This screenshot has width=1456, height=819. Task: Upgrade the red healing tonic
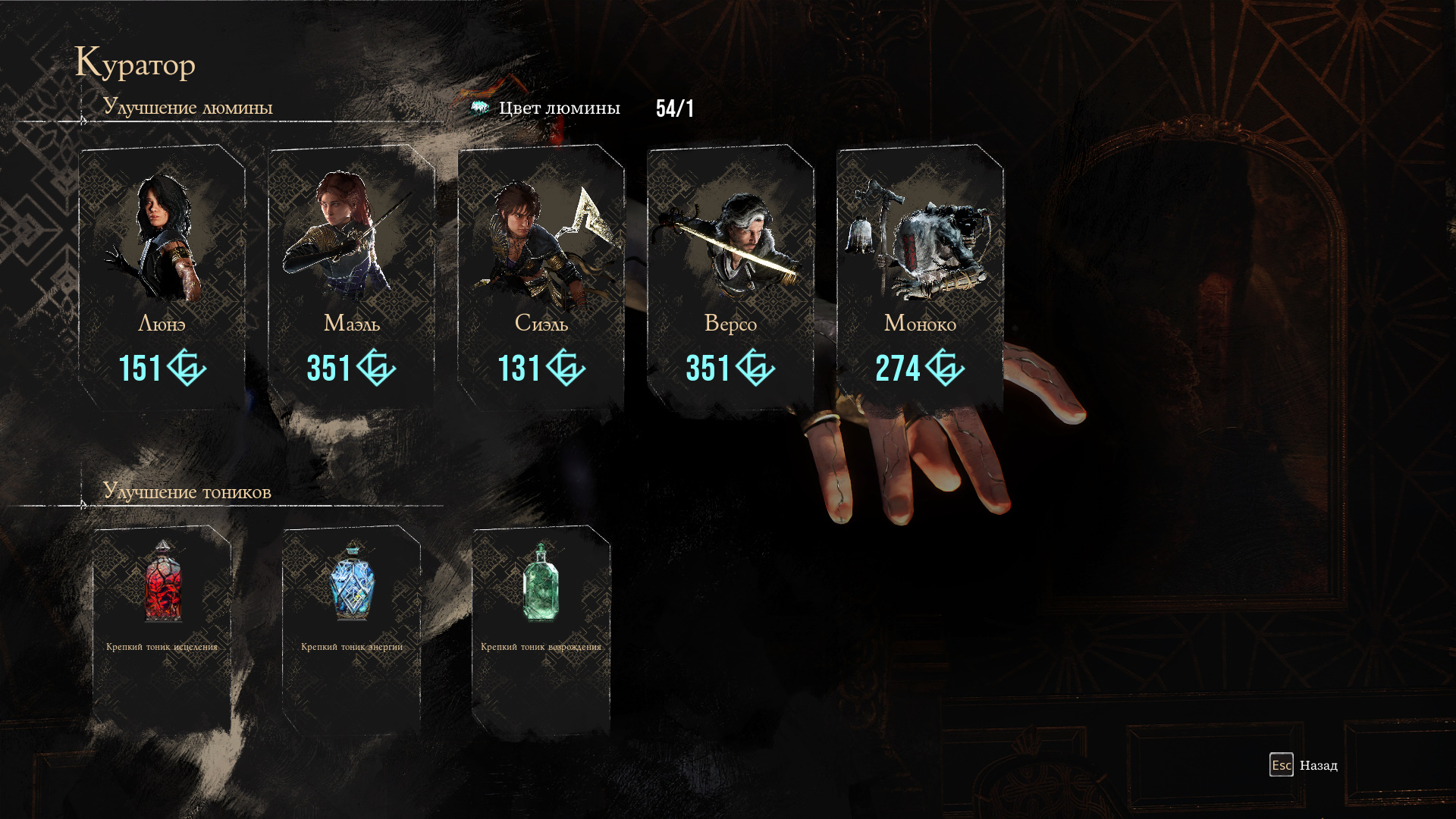(162, 628)
